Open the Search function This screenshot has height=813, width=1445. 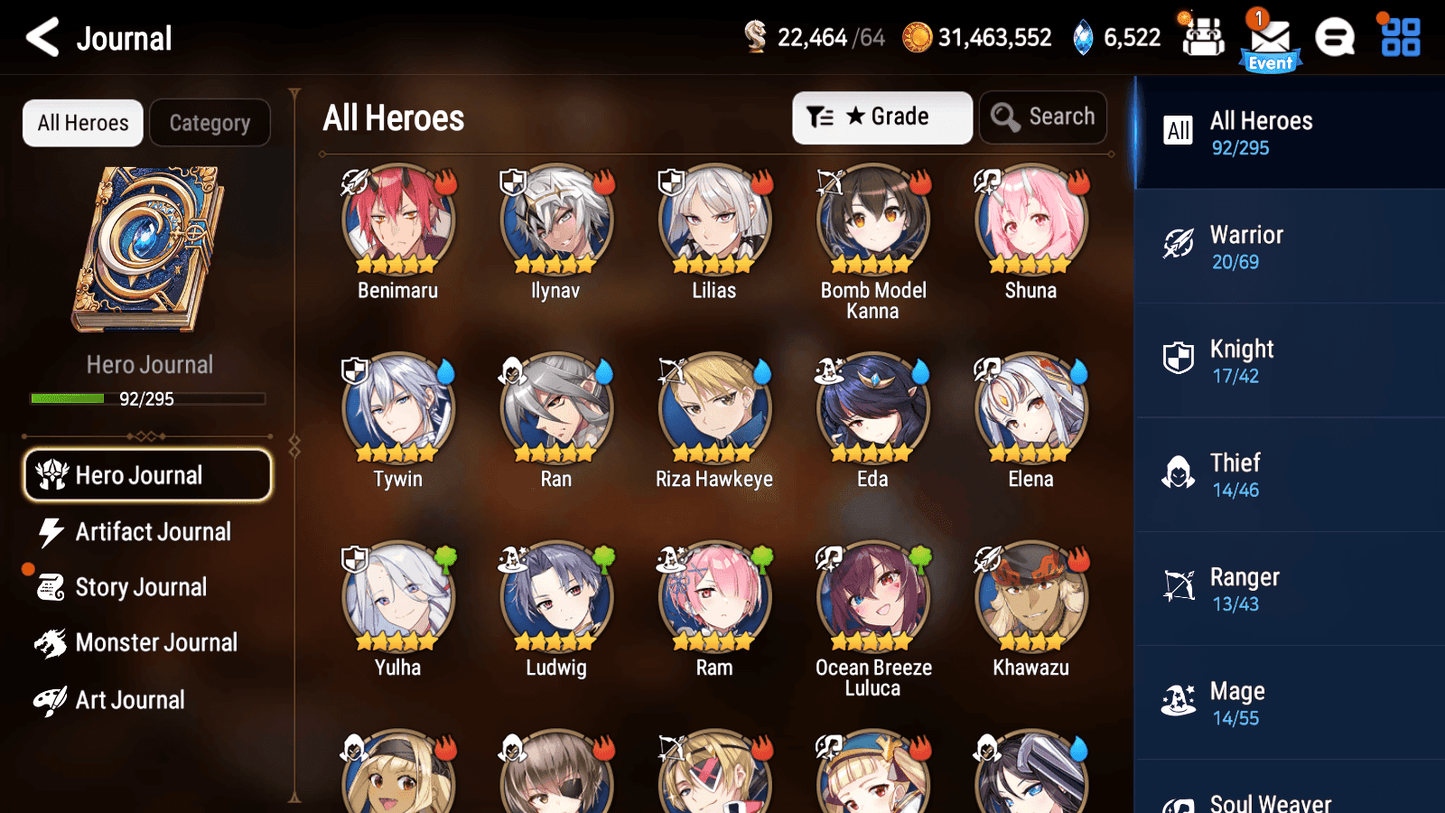(x=1043, y=117)
